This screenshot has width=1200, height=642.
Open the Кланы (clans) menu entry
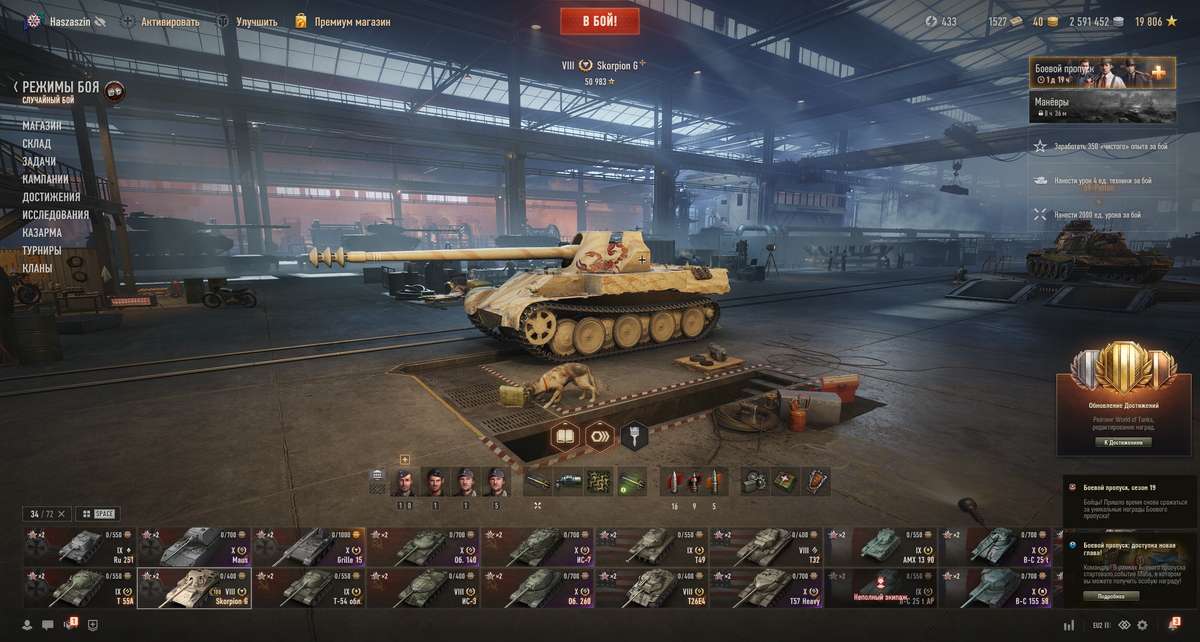tap(38, 268)
